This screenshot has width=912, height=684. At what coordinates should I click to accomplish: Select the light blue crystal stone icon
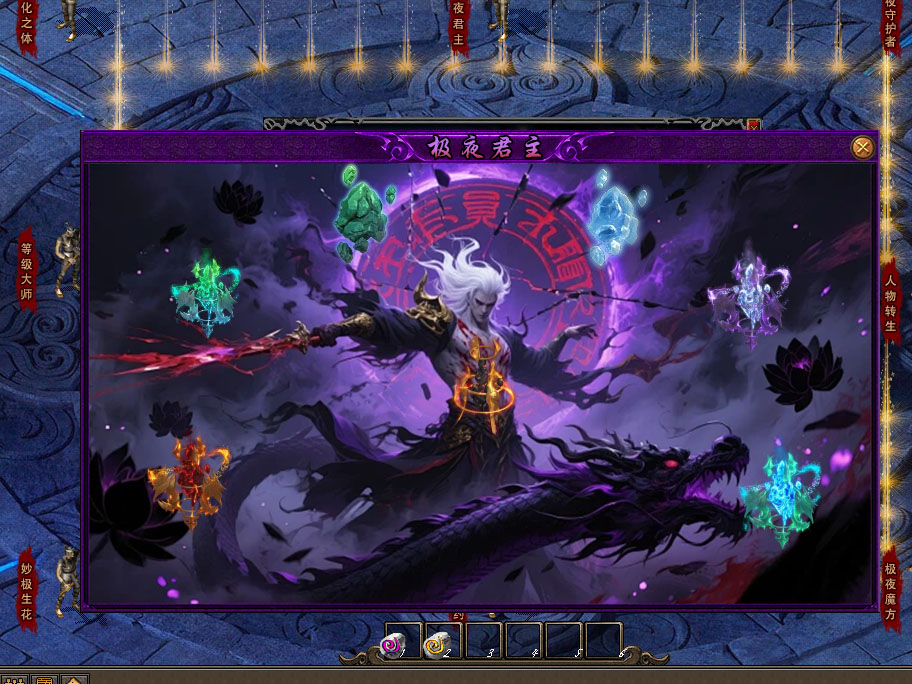pos(611,215)
